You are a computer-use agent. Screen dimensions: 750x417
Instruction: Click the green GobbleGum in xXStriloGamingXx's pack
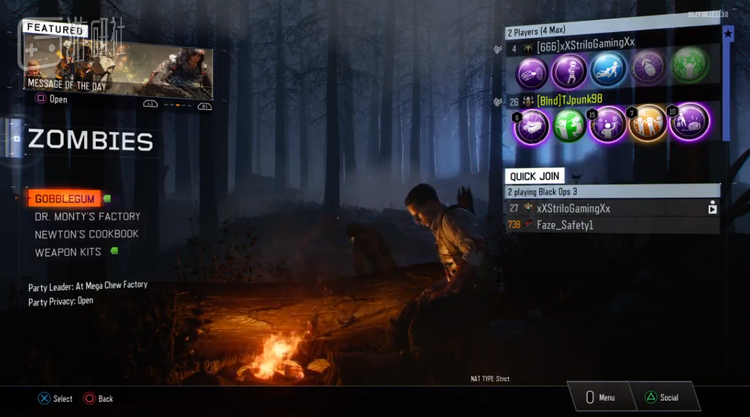tap(690, 70)
